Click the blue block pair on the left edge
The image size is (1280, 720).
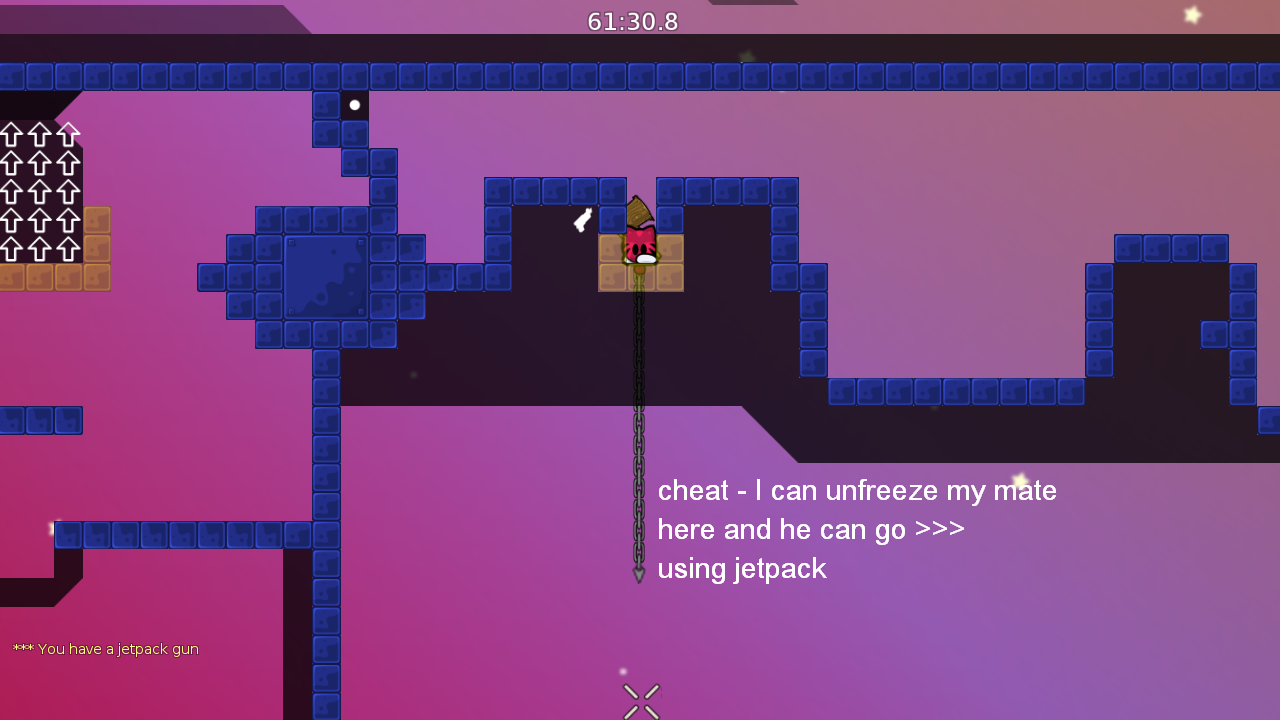pos(40,420)
